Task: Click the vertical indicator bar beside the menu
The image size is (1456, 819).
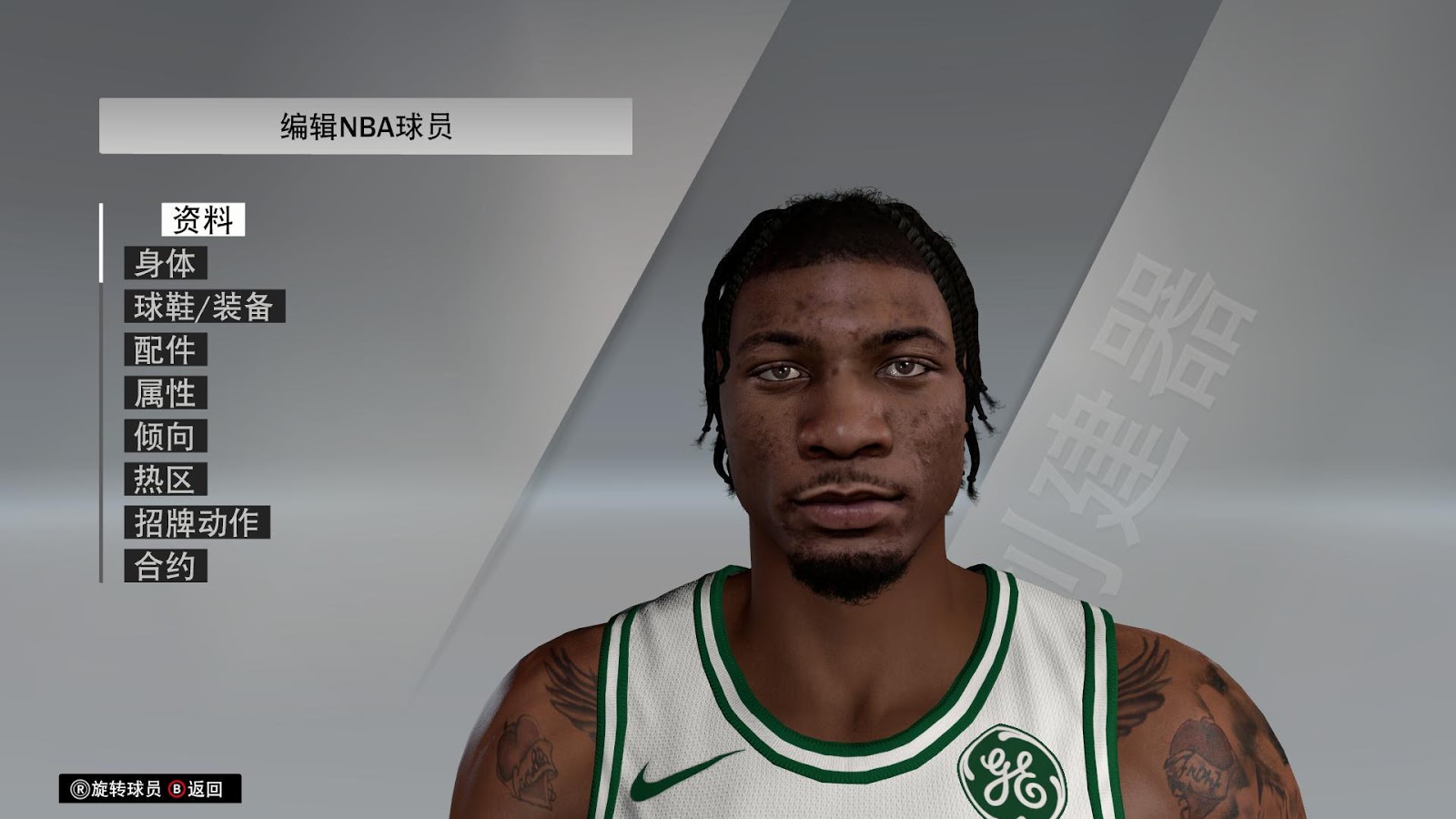Action: pyautogui.click(x=101, y=391)
